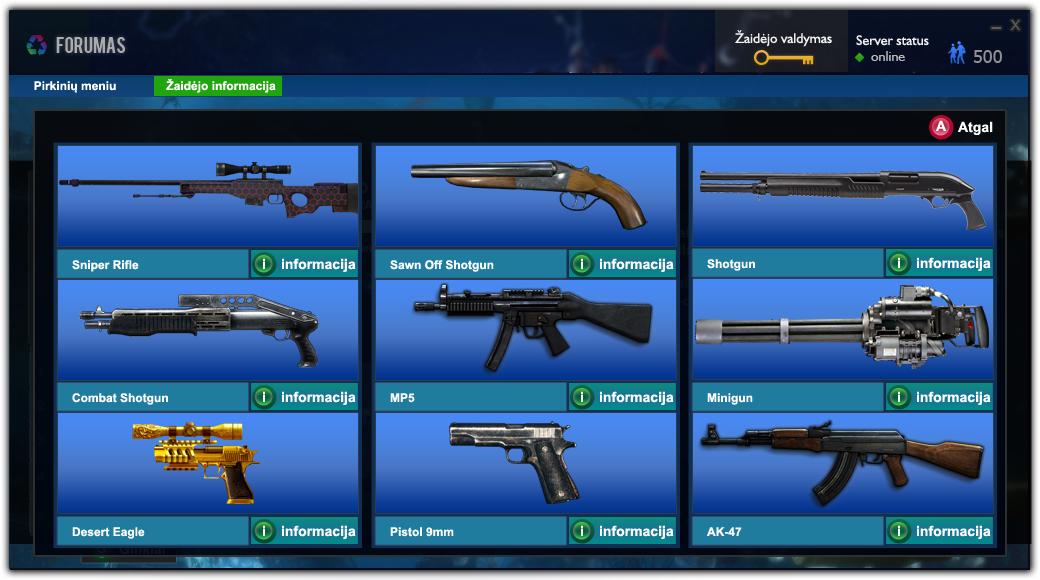Pick the AK-47 weapon image
1040x580 pixels.
point(842,463)
